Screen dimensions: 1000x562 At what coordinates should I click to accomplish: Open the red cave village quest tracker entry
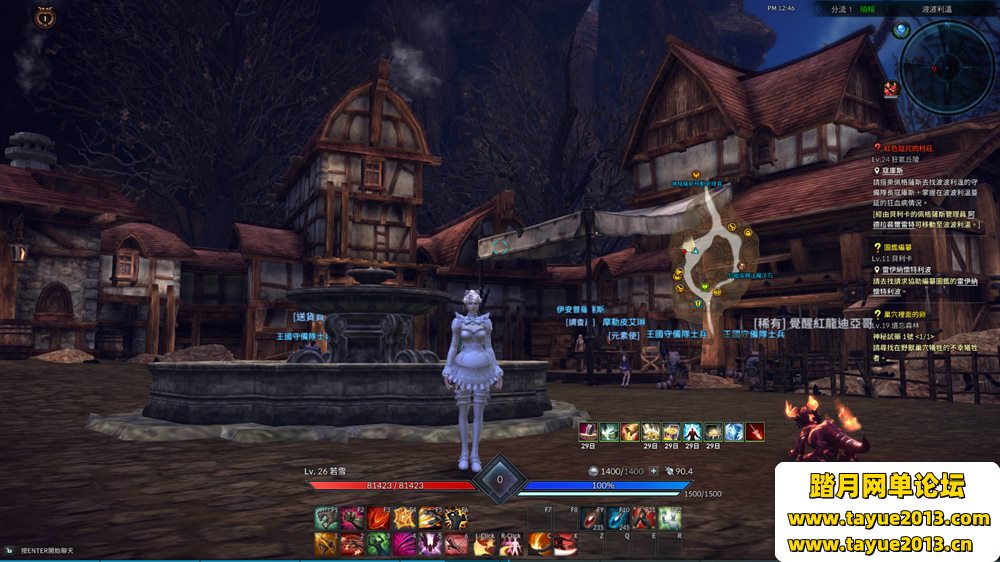tap(915, 148)
